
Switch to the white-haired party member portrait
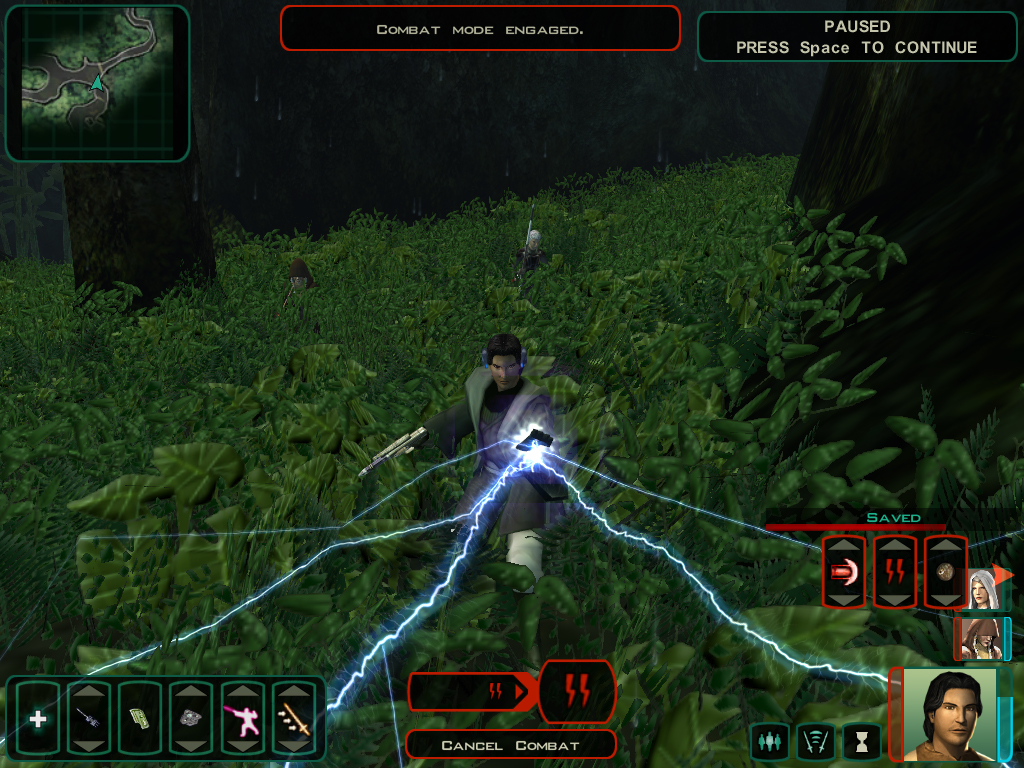click(982, 590)
